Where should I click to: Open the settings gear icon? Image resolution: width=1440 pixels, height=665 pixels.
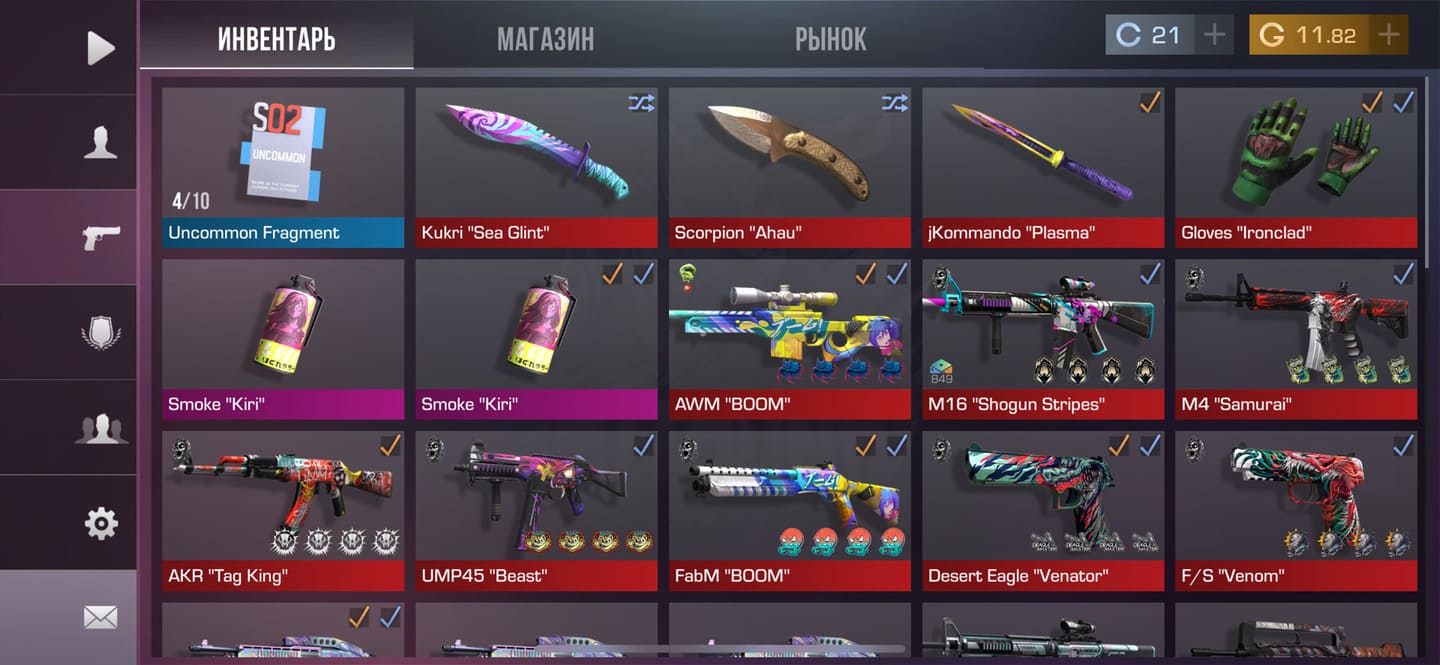pyautogui.click(x=100, y=523)
